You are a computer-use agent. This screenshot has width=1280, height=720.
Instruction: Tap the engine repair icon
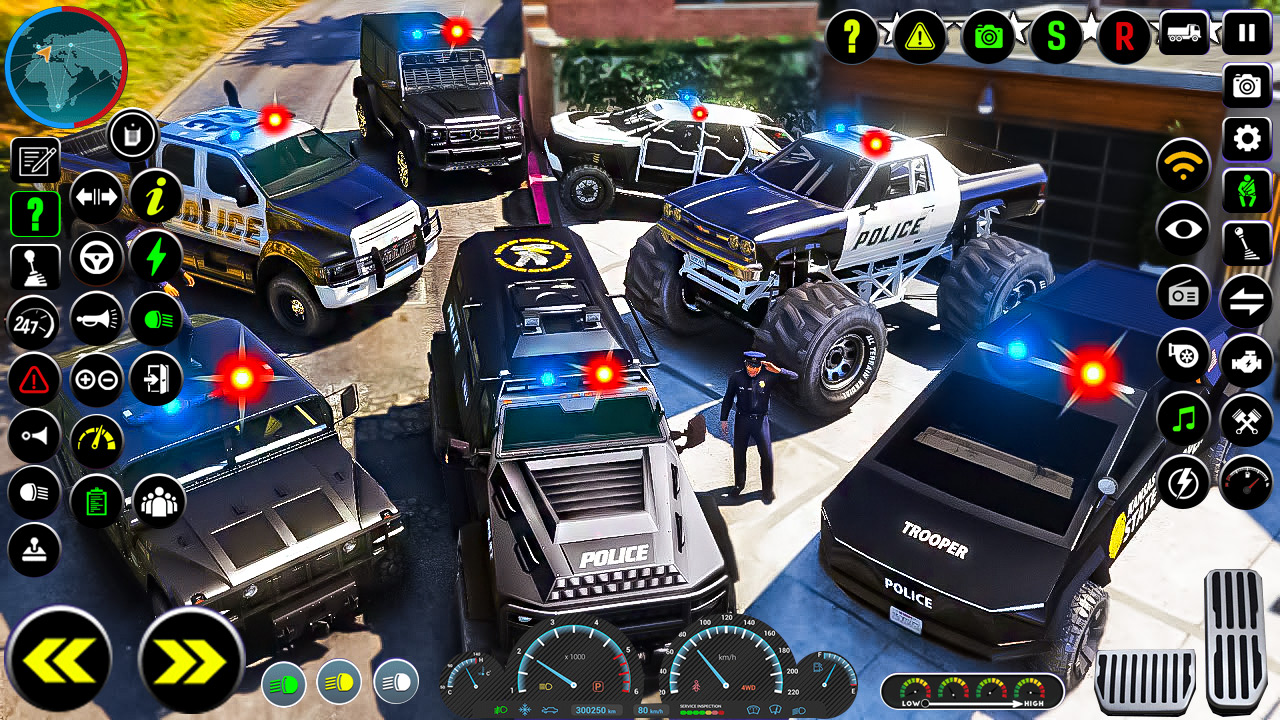[x=1245, y=360]
